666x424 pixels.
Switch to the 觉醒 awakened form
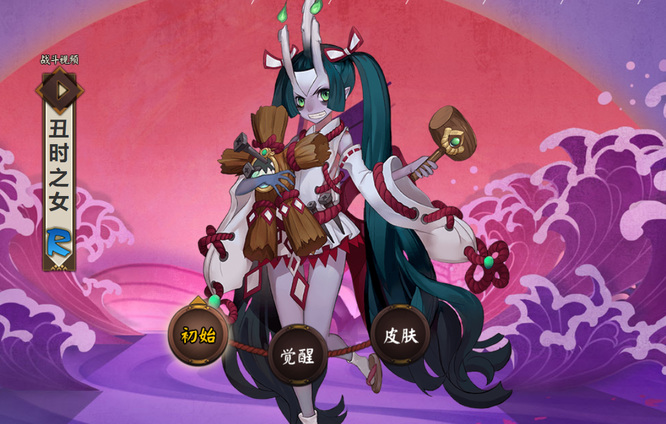[x=298, y=354]
